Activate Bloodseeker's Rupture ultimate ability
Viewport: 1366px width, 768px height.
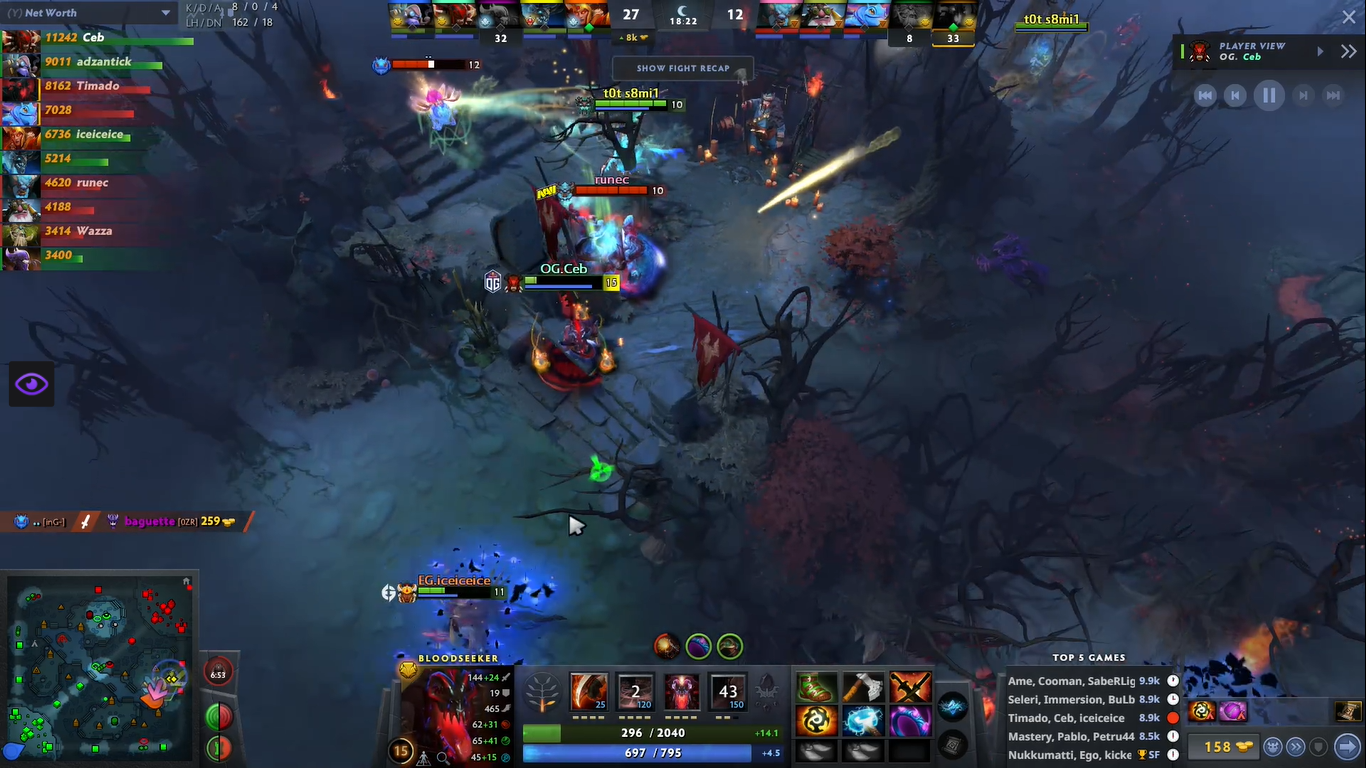pos(728,691)
